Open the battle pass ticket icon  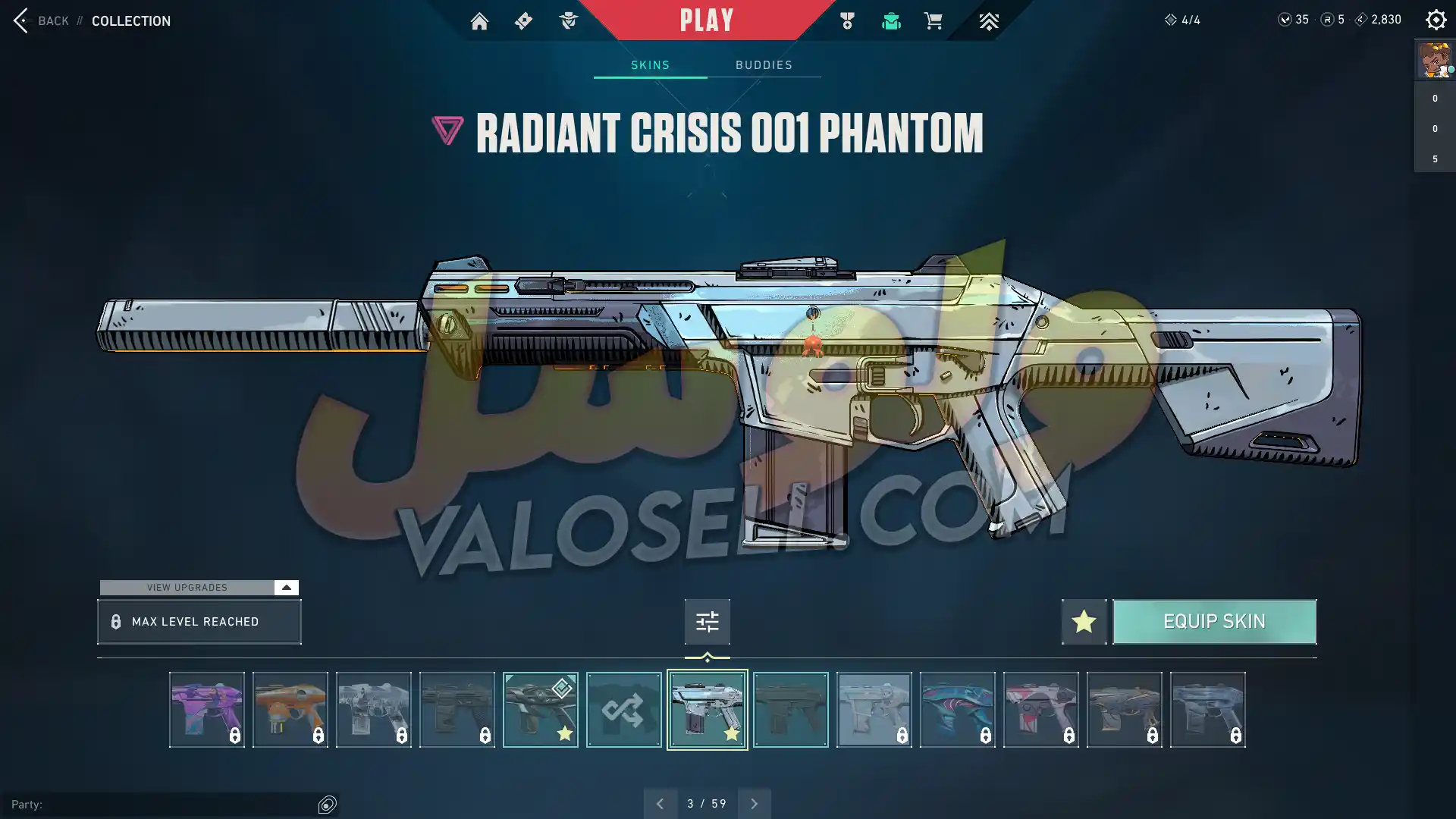(x=523, y=21)
